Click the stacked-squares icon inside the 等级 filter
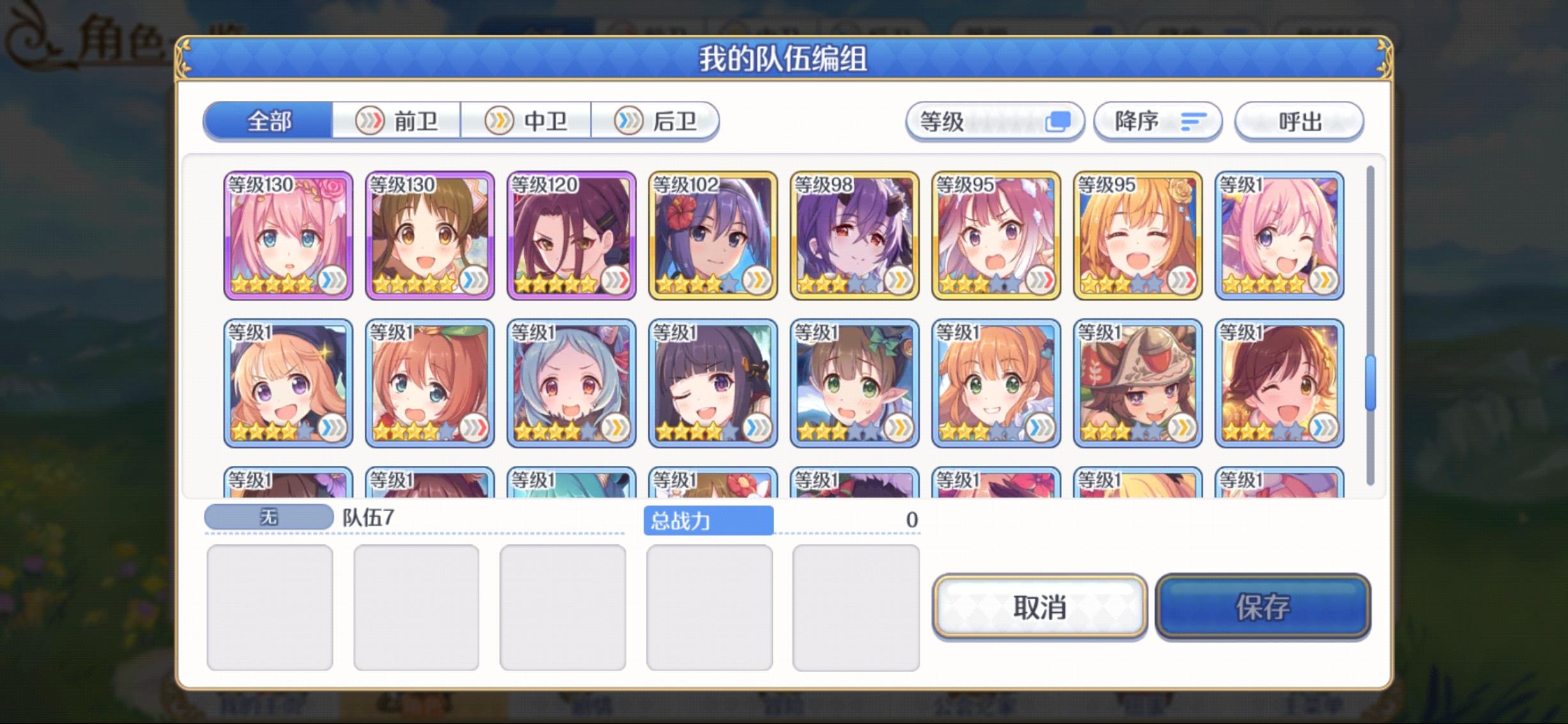The image size is (1568, 724). click(1059, 121)
